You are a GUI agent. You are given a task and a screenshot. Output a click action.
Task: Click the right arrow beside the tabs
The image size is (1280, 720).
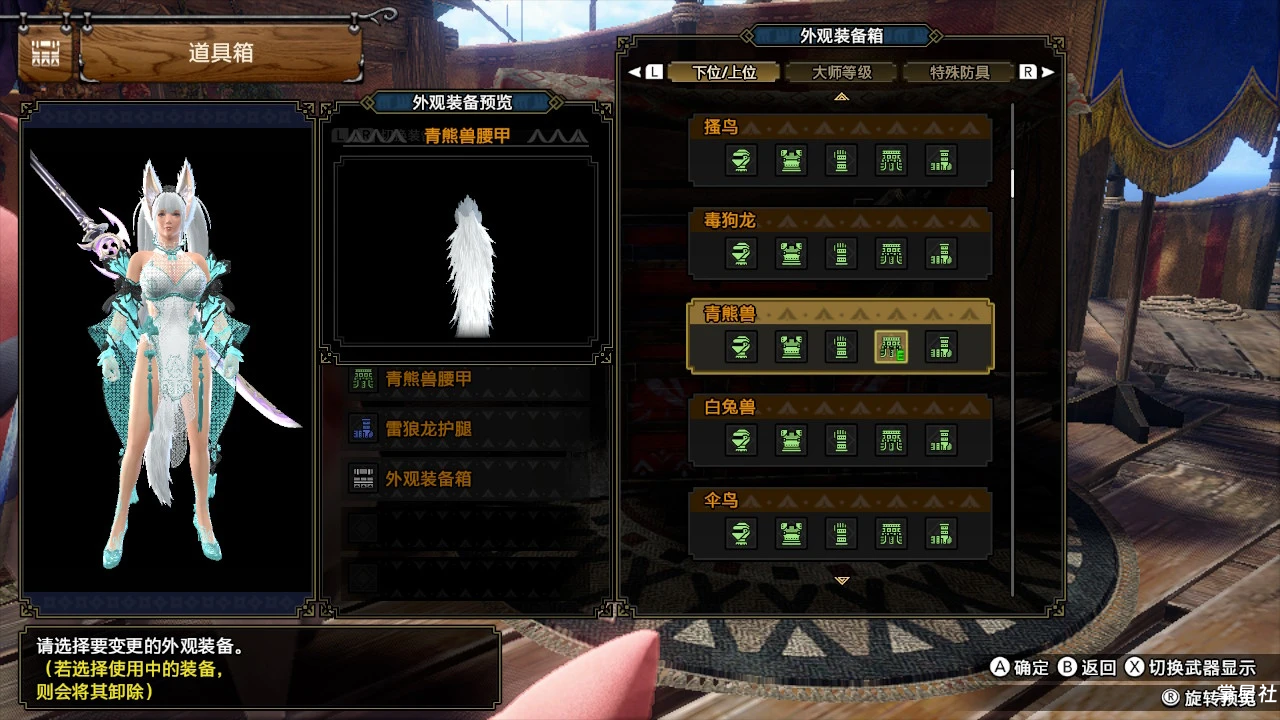[x=1048, y=72]
